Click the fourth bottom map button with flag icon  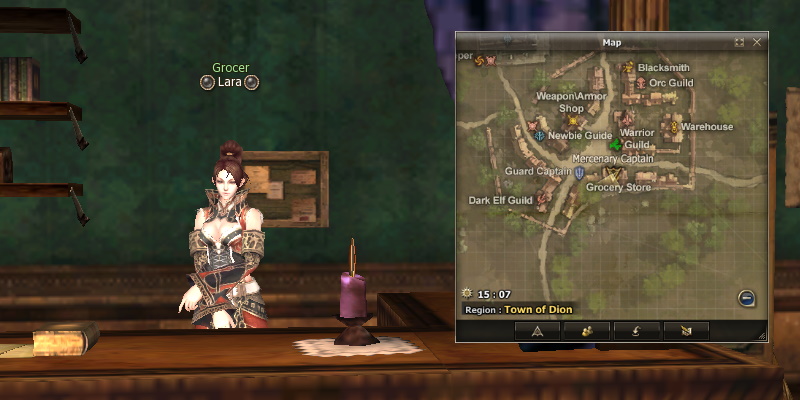(685, 331)
